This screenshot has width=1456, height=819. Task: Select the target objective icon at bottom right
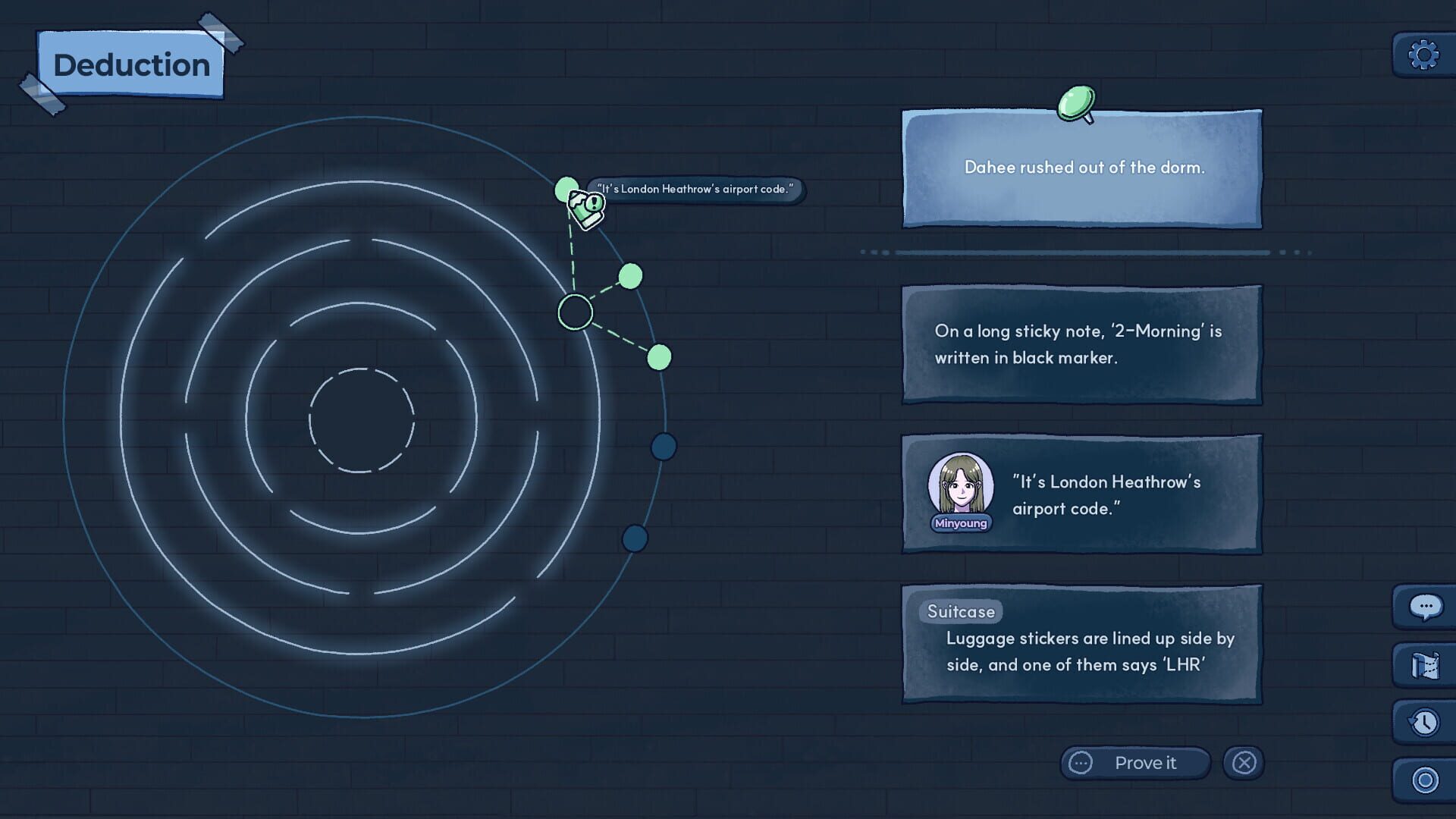1424,777
